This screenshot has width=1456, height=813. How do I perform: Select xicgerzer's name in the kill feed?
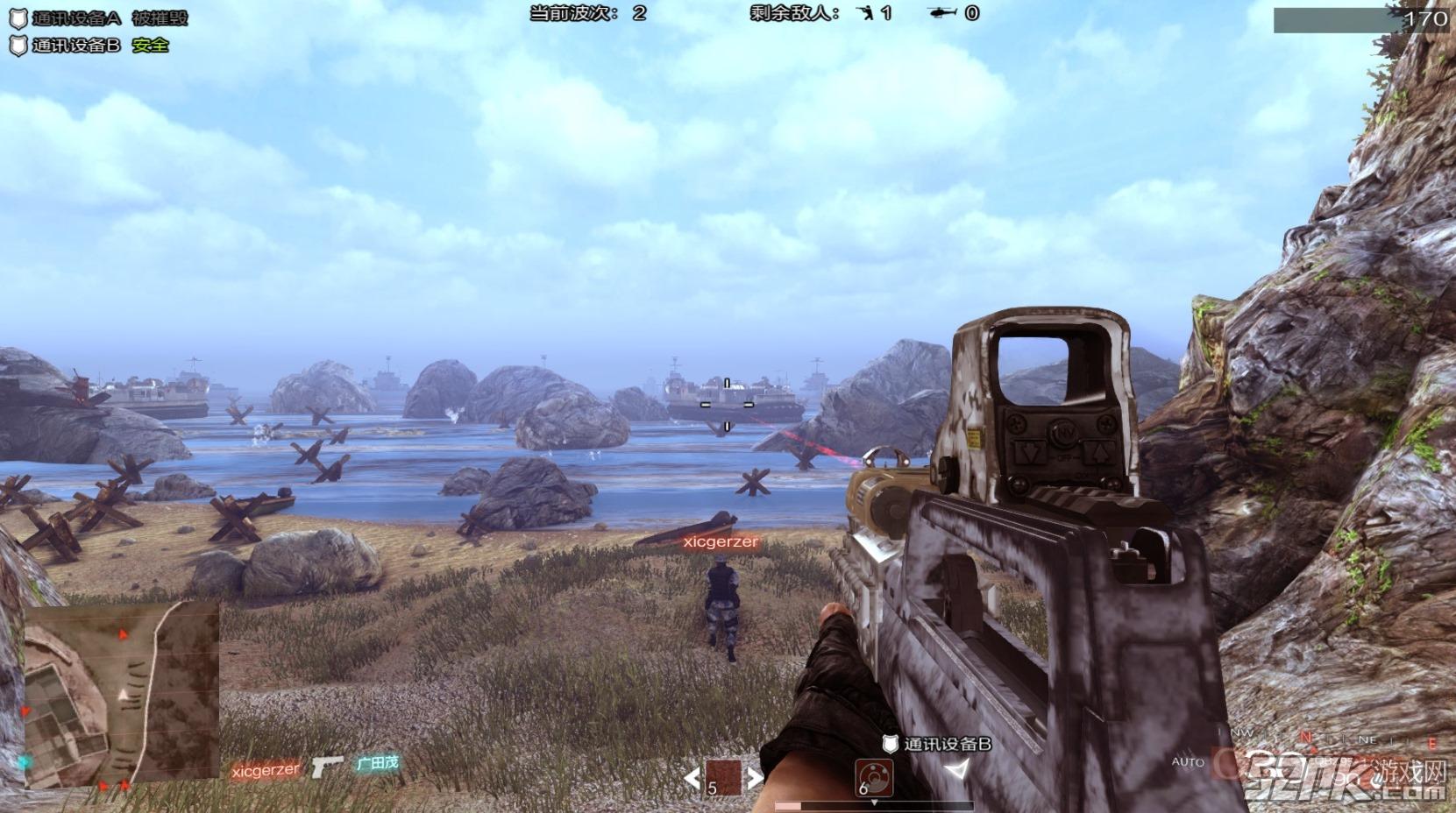266,770
